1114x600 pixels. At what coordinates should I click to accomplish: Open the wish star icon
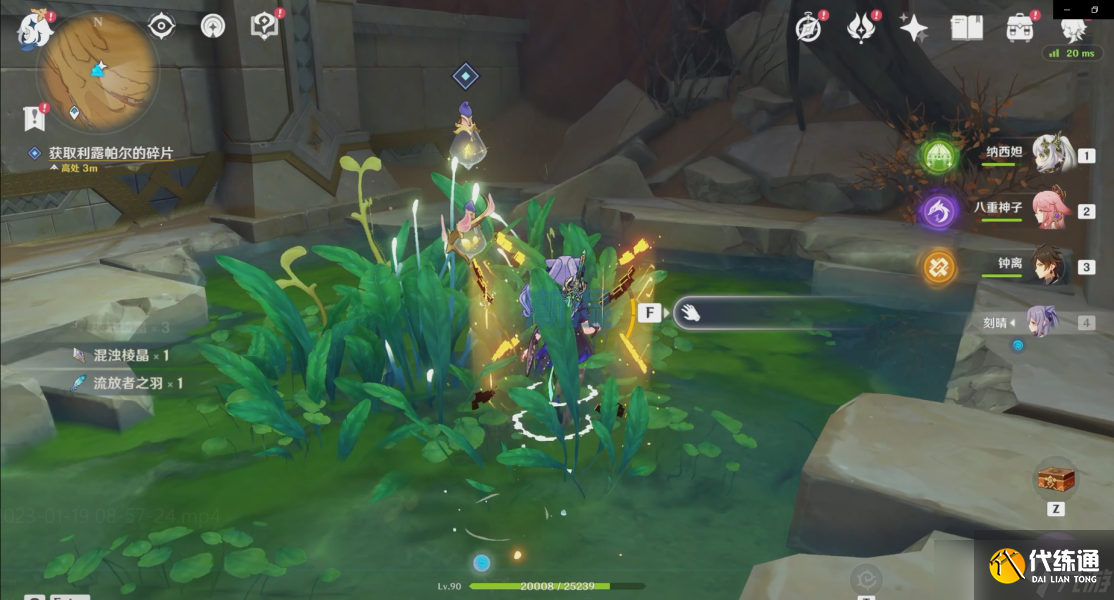914,28
